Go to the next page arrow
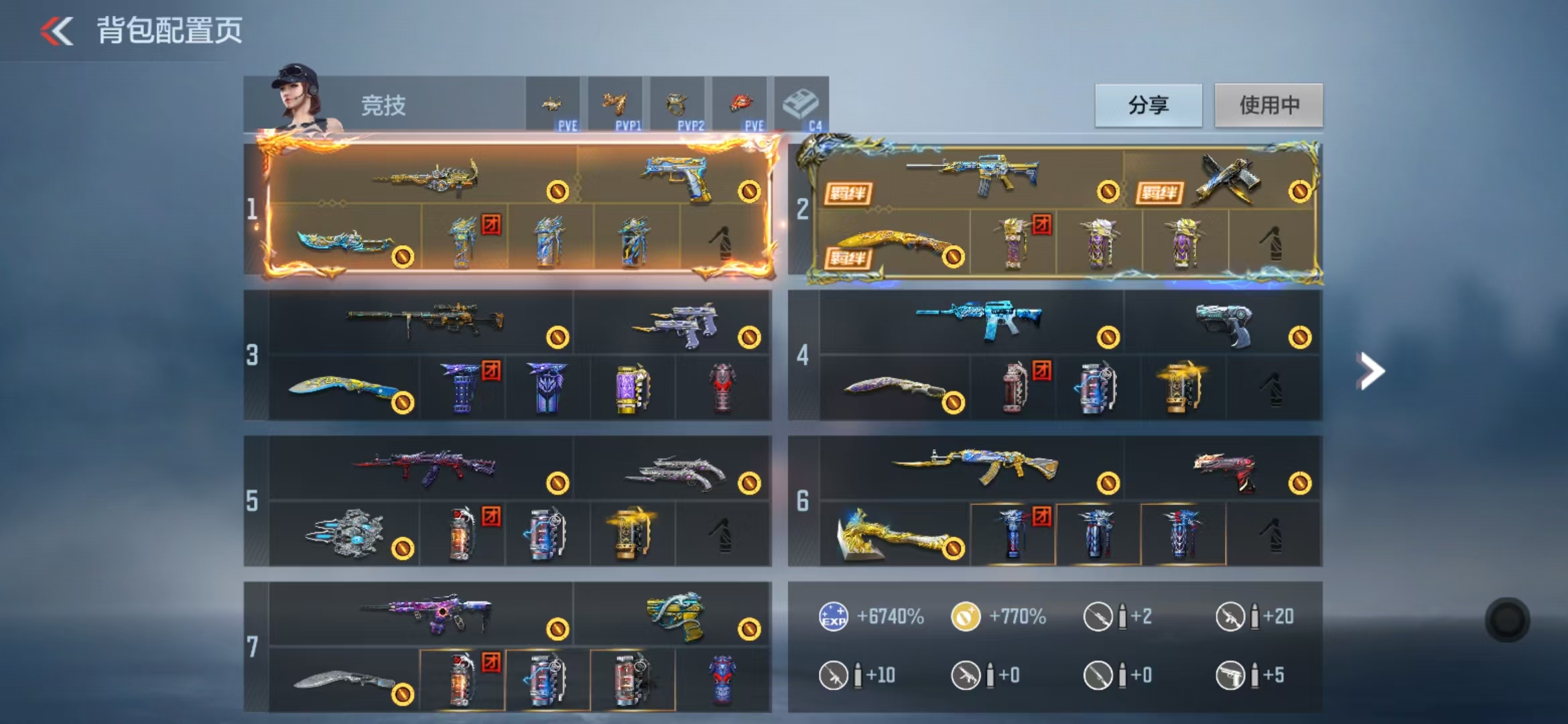The height and width of the screenshot is (724, 1568). (1370, 371)
